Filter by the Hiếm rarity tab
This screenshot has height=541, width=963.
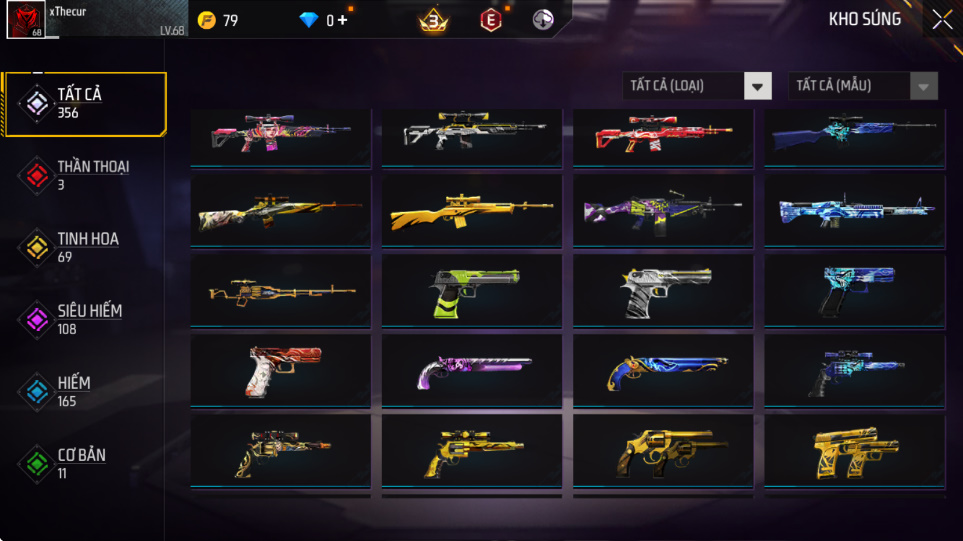click(83, 391)
